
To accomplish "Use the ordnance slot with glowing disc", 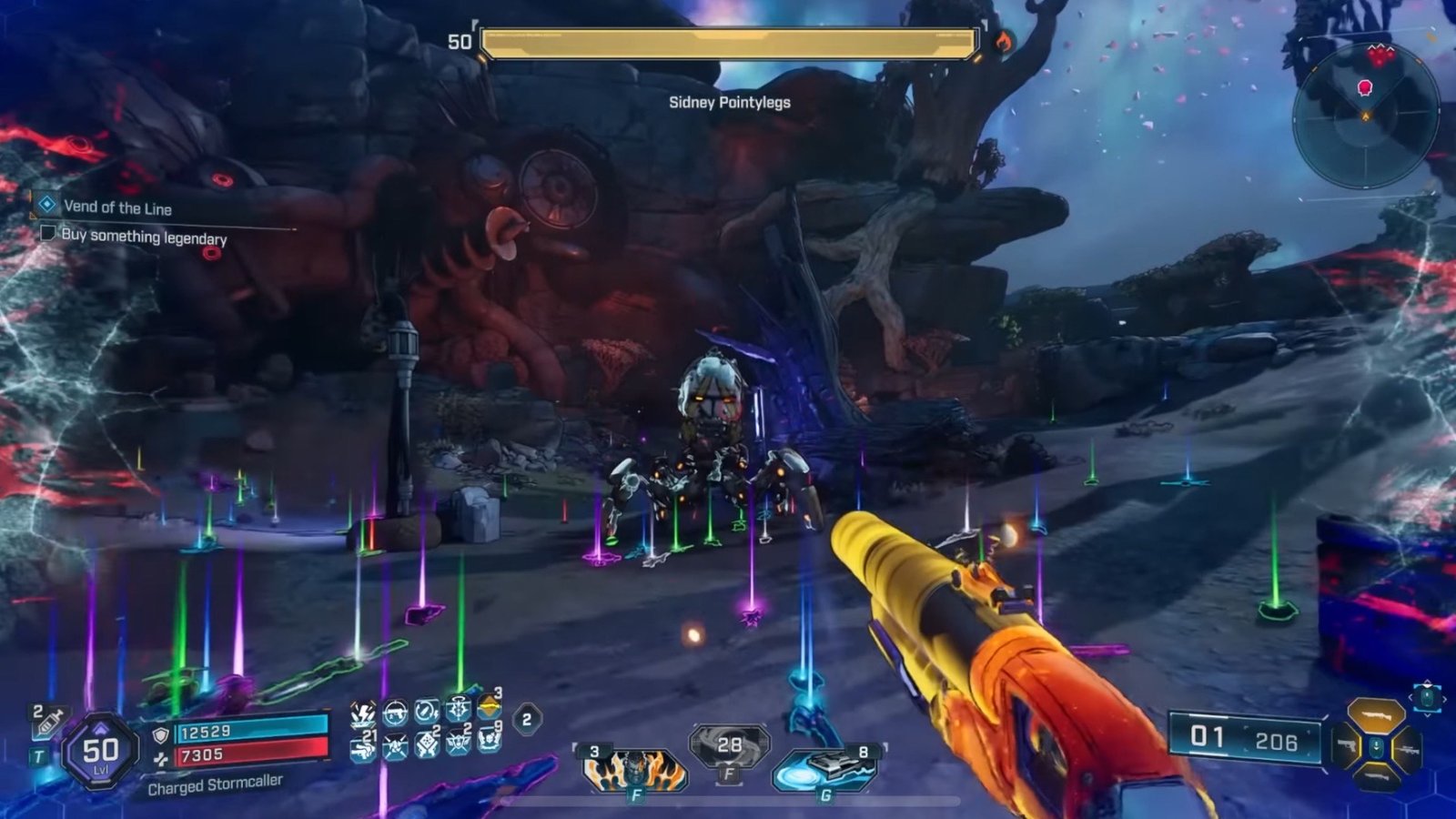I will coord(824,769).
